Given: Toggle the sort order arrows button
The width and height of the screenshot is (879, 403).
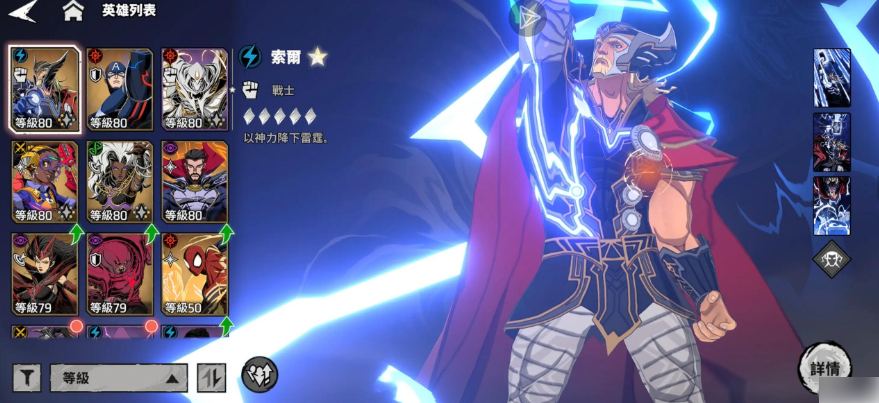Looking at the screenshot, I should [x=211, y=378].
